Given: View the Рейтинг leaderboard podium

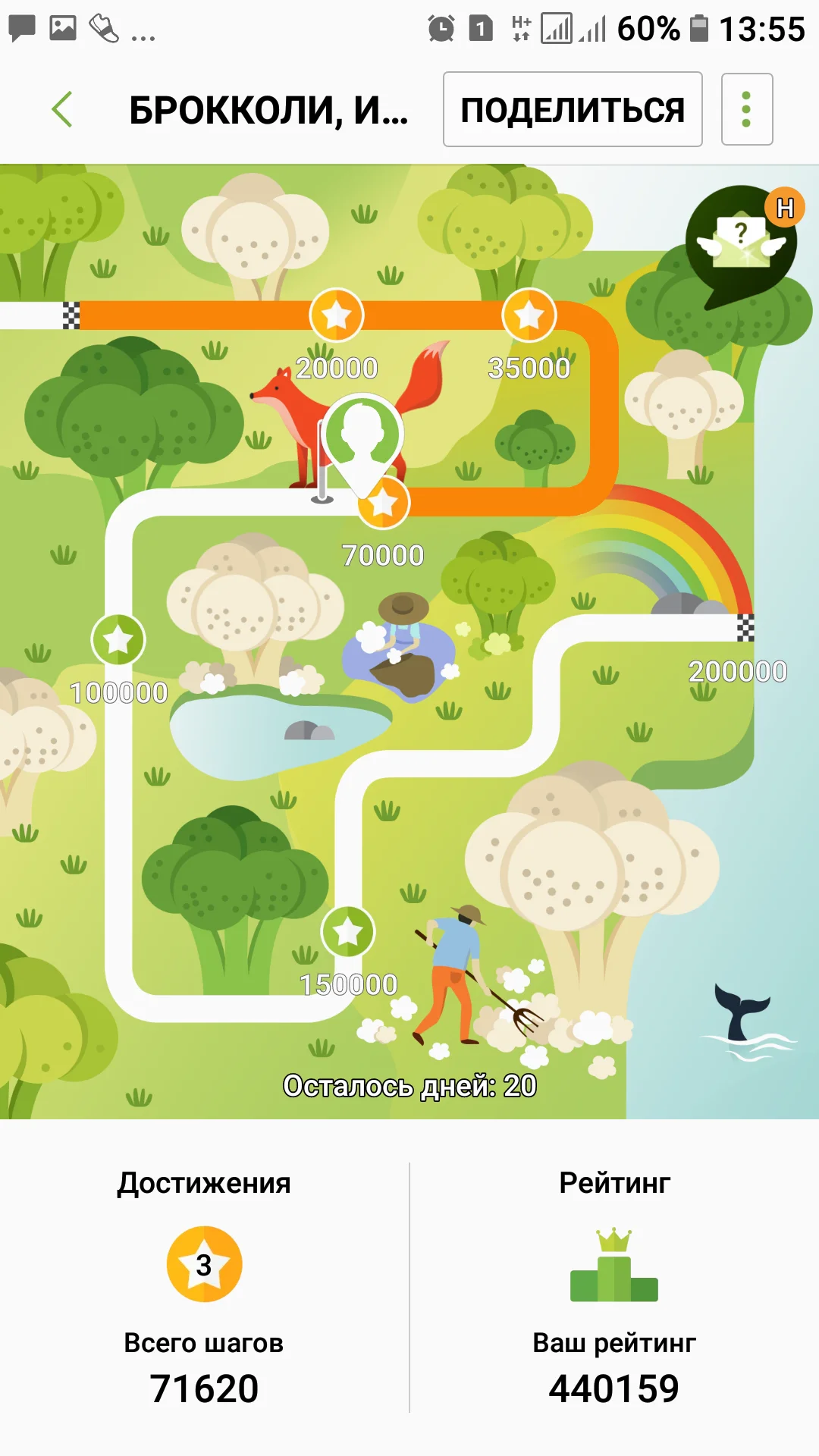Looking at the screenshot, I should 614,1266.
